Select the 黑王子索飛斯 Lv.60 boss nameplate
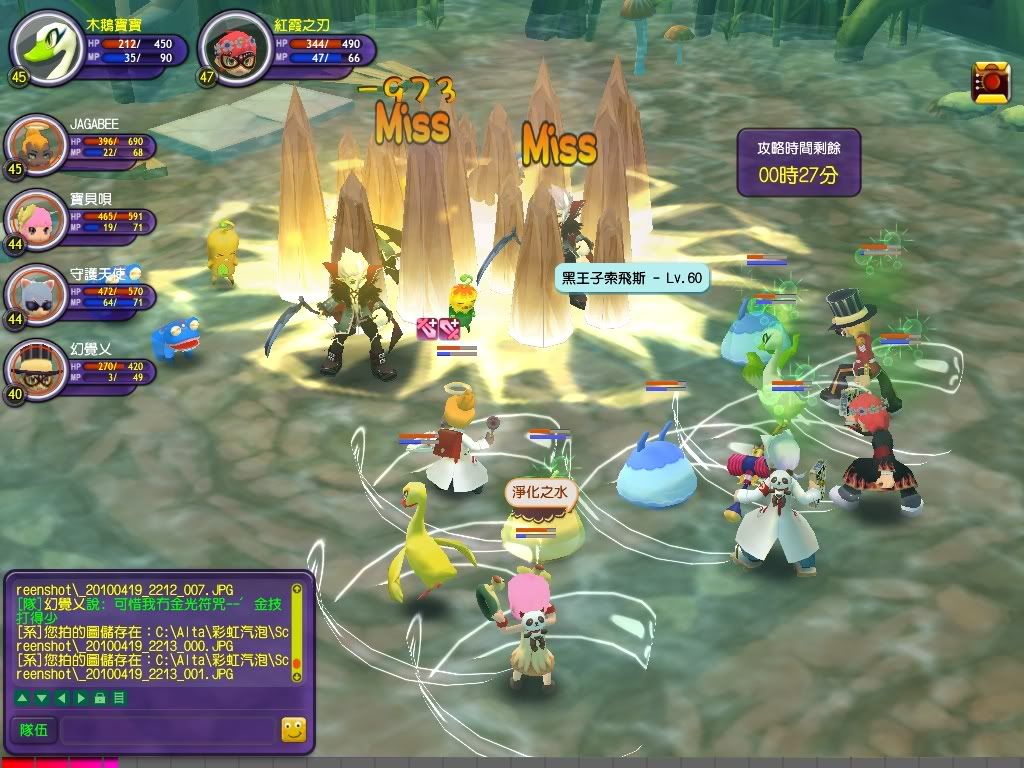Viewport: 1024px width, 768px height. click(632, 277)
